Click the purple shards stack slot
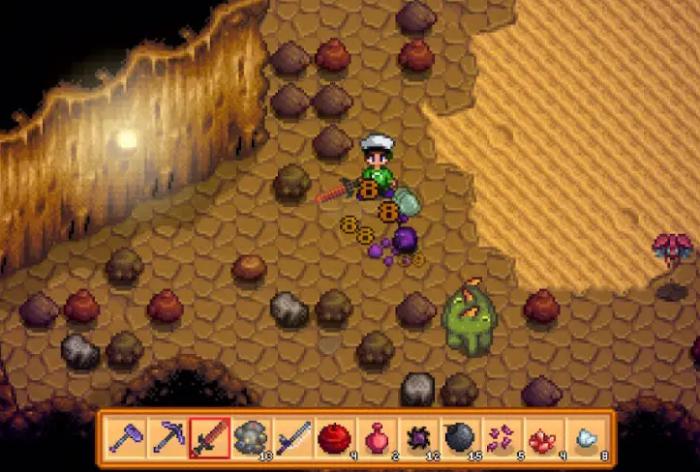This screenshot has width=700, height=472. coord(503,438)
